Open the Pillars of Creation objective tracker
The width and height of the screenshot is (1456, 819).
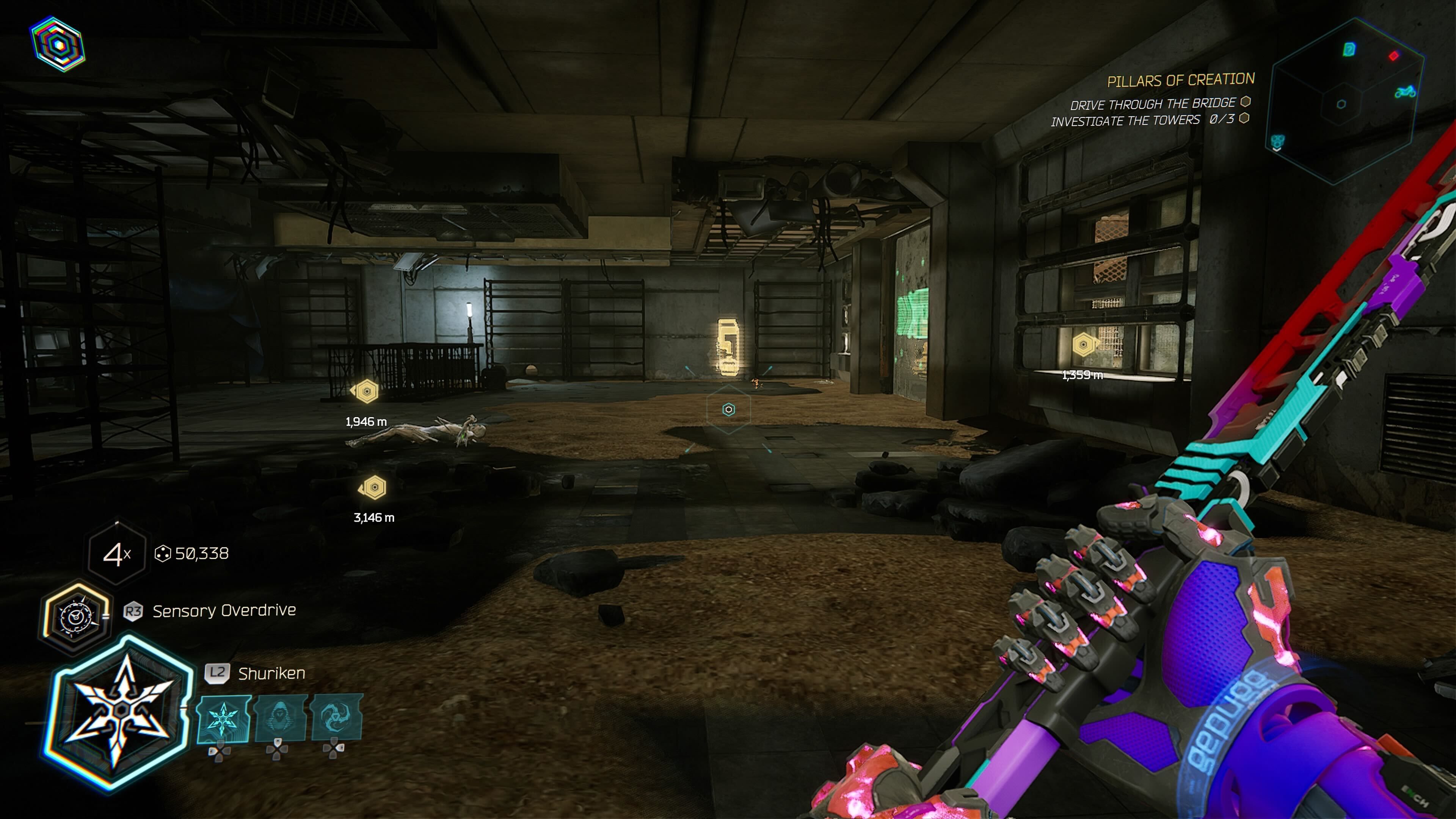tap(1180, 80)
